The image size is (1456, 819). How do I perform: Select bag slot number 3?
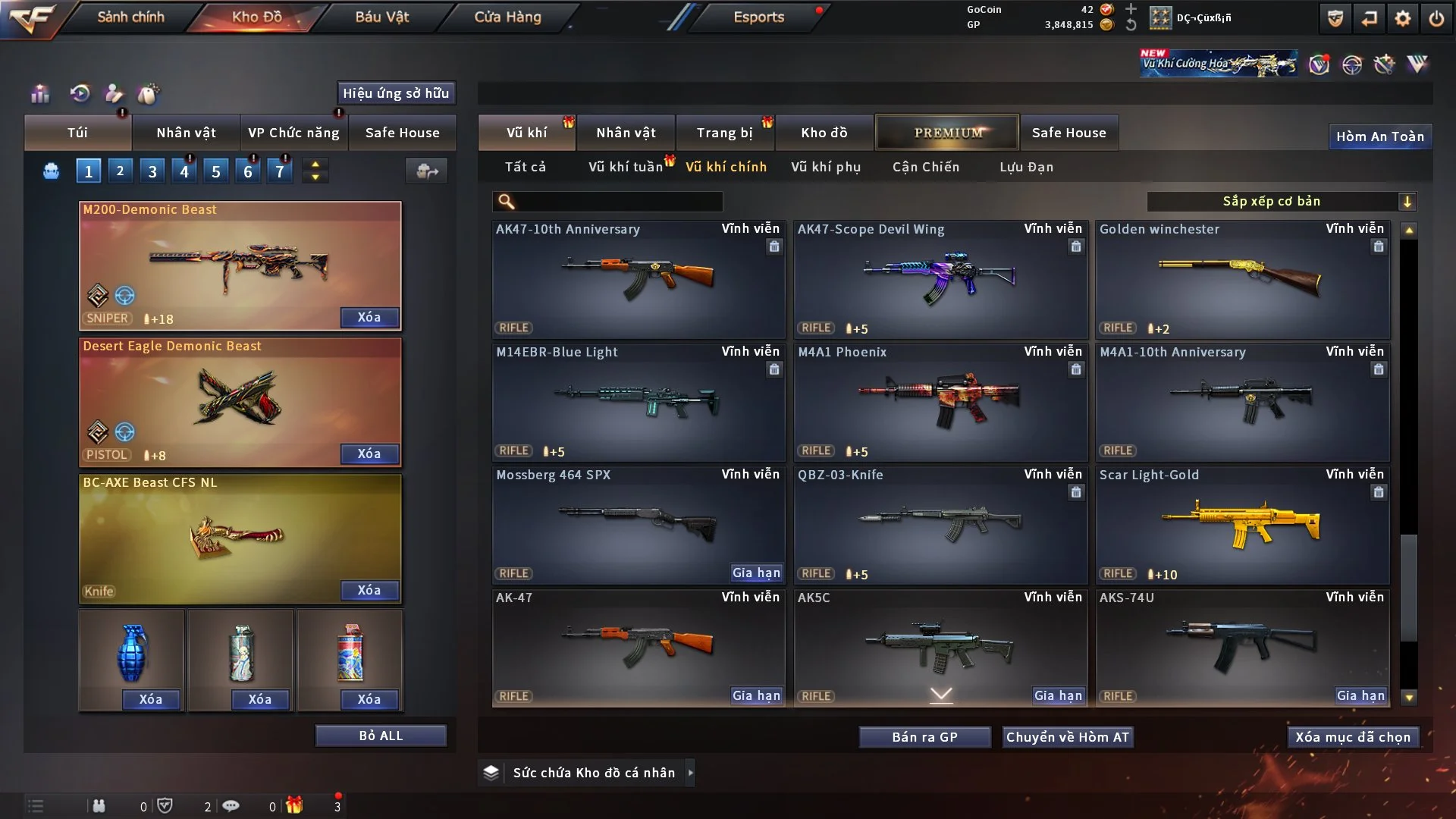tap(152, 171)
